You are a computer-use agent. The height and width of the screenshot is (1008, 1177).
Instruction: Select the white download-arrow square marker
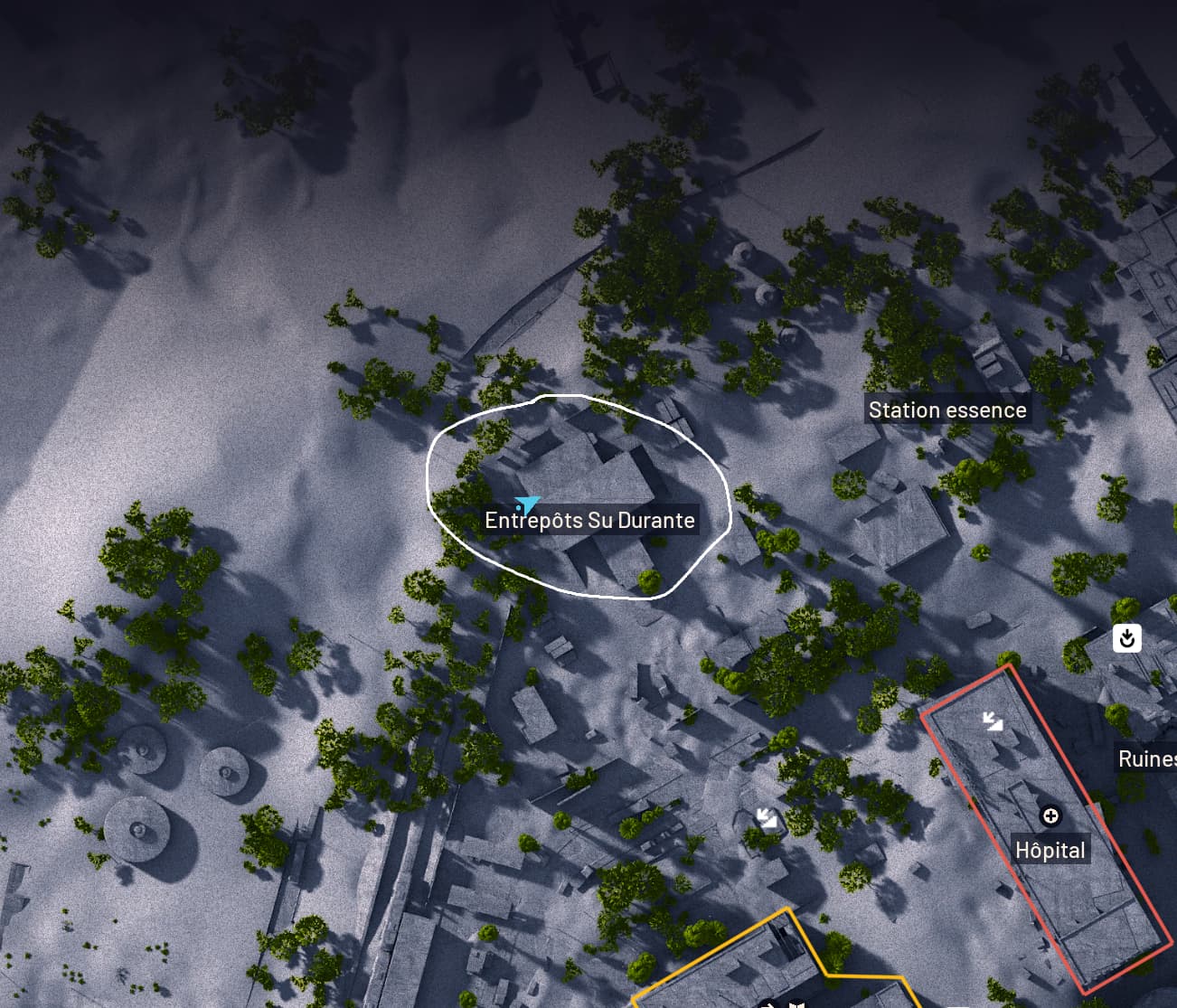[x=1126, y=638]
